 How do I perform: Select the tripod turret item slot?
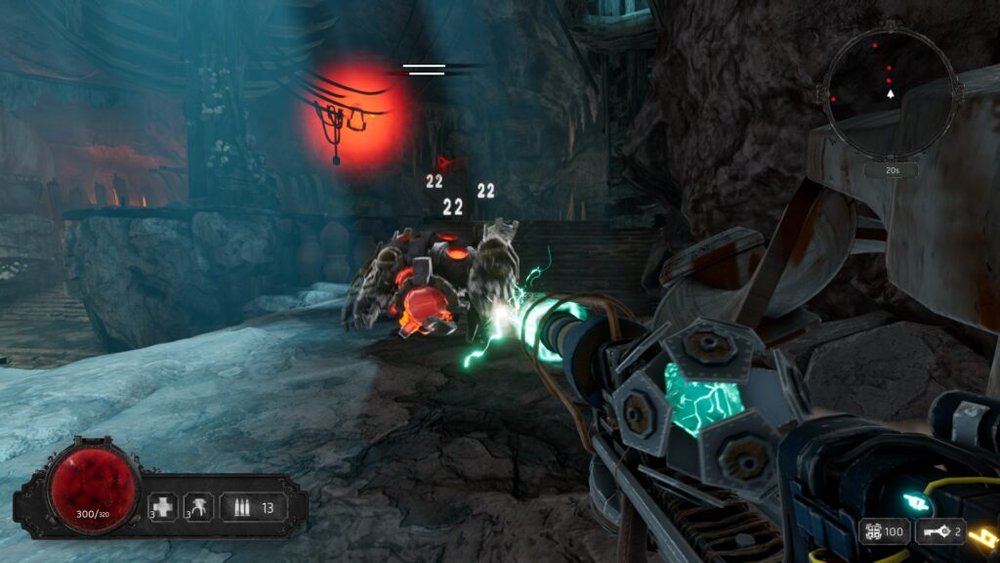pos(198,507)
